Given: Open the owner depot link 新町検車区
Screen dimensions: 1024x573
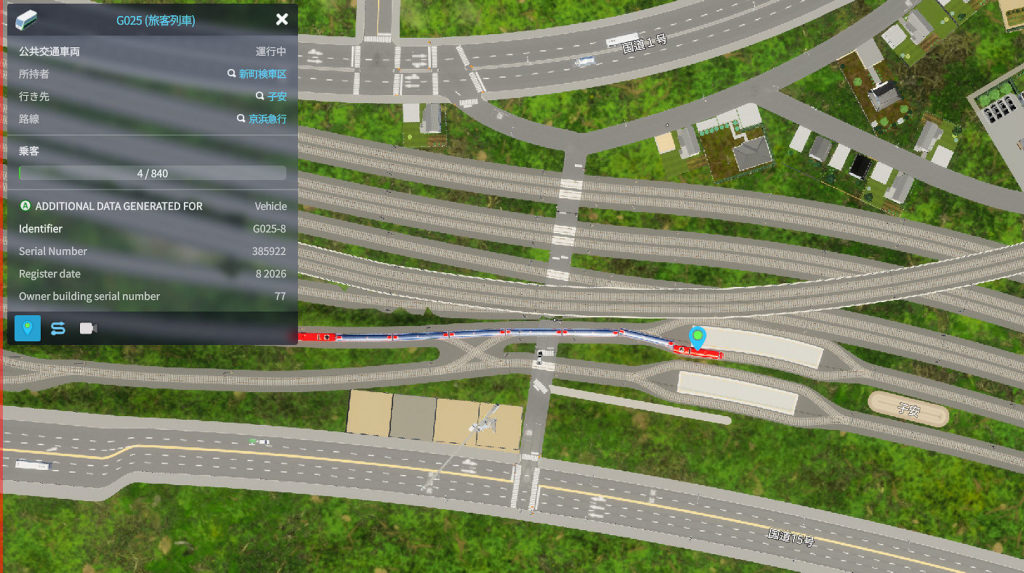Looking at the screenshot, I should click(262, 74).
